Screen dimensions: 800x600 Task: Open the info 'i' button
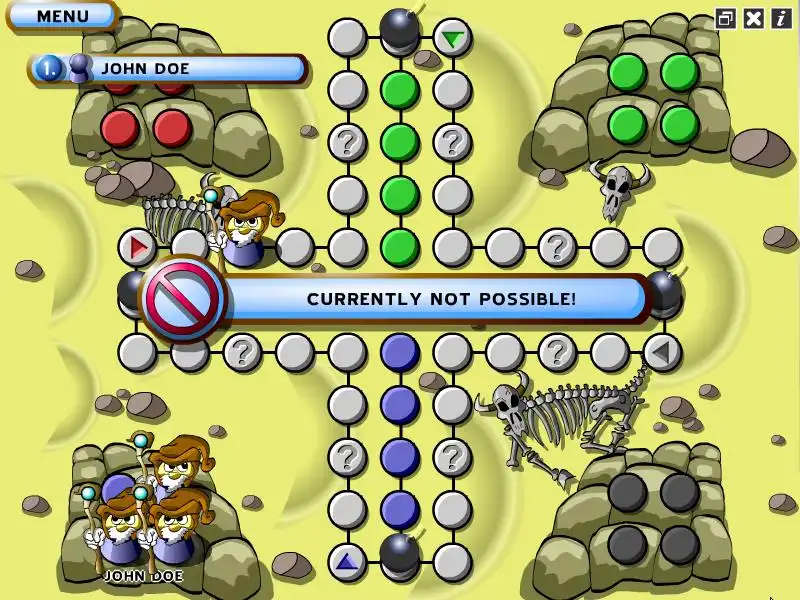point(781,18)
